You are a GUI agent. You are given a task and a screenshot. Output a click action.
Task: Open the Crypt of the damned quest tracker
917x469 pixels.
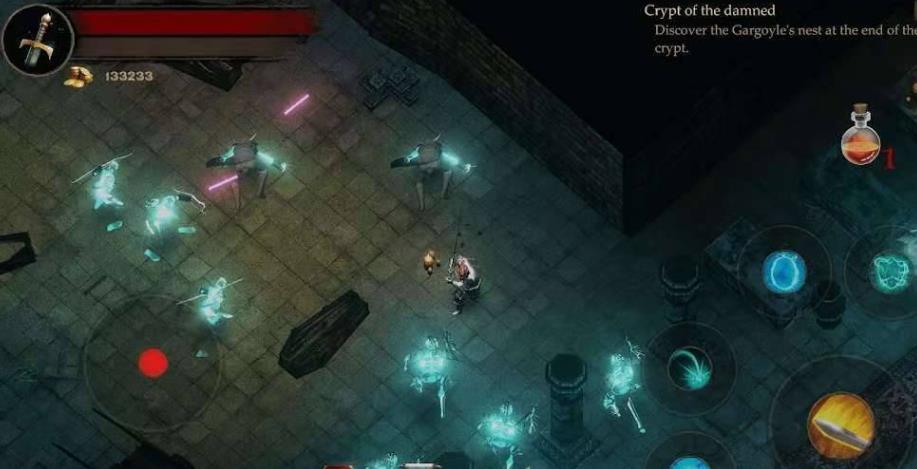pyautogui.click(x=710, y=11)
